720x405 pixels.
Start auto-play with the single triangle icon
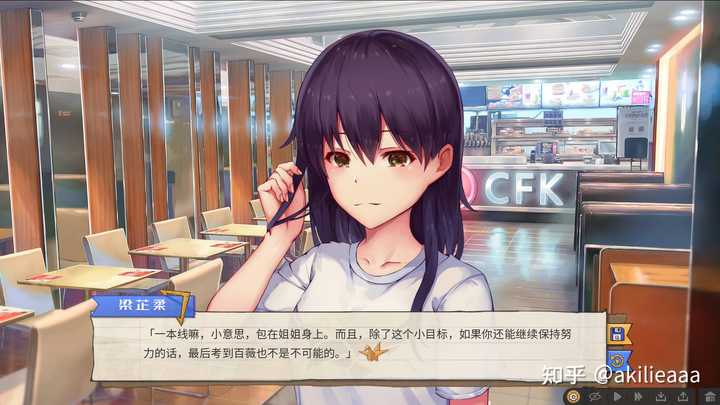(x=616, y=395)
